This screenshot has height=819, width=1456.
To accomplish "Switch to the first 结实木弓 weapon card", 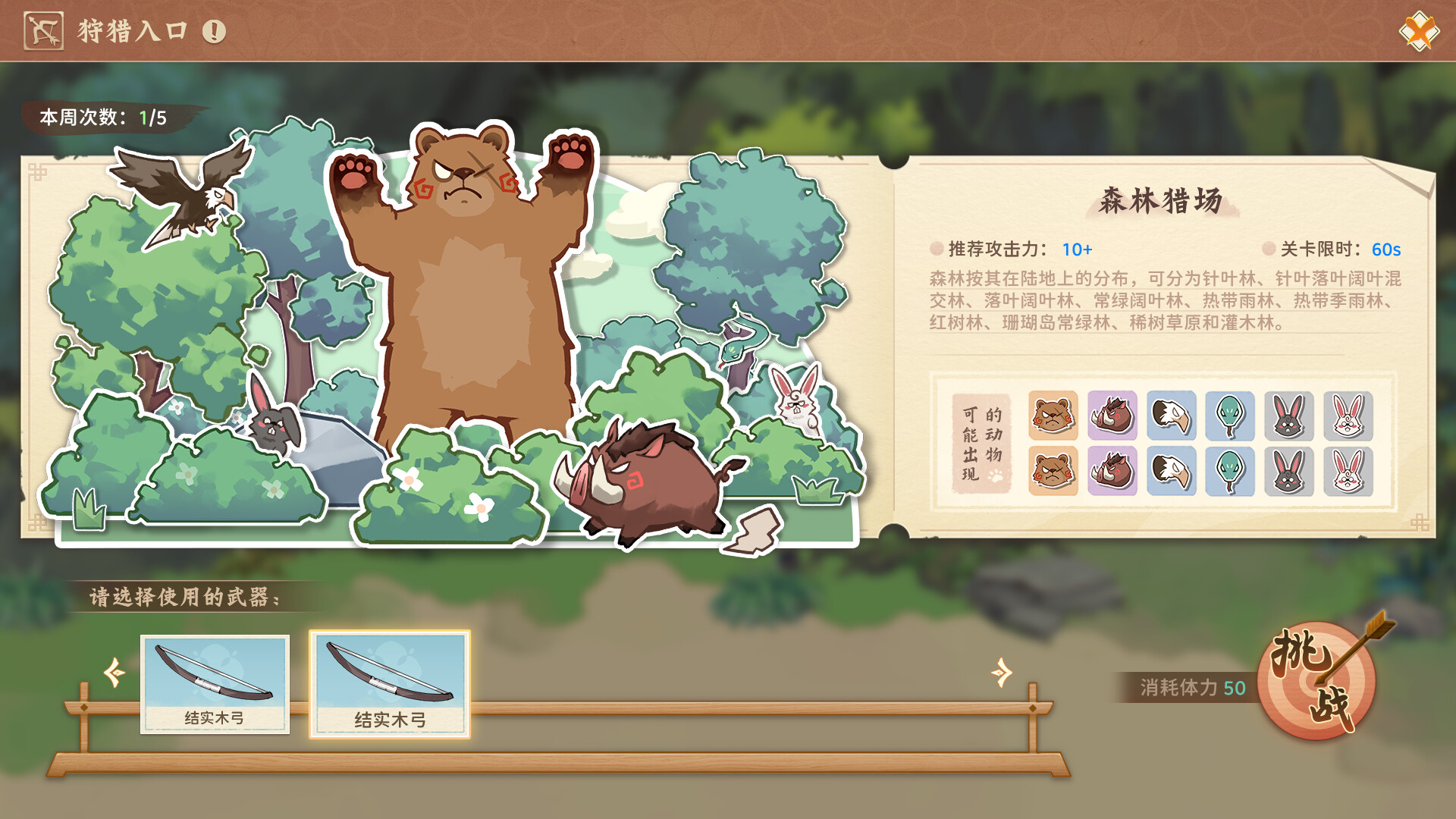I will coord(215,682).
